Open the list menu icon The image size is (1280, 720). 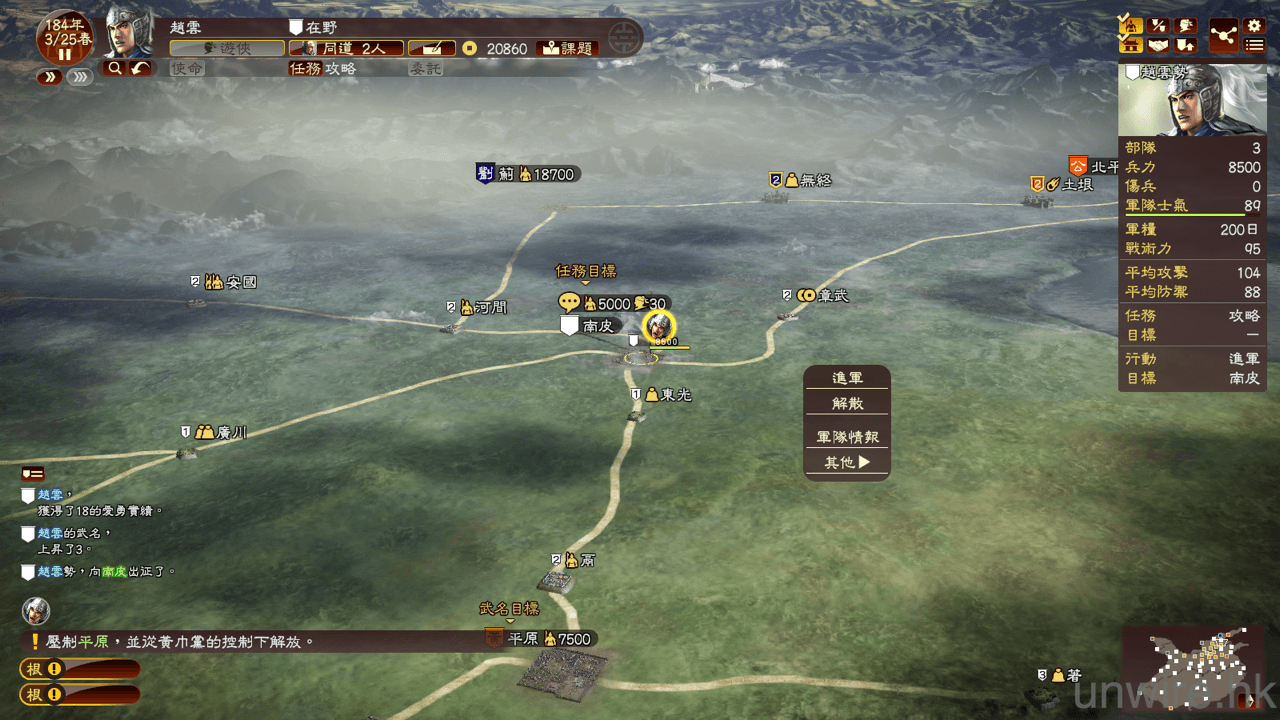(x=1254, y=45)
